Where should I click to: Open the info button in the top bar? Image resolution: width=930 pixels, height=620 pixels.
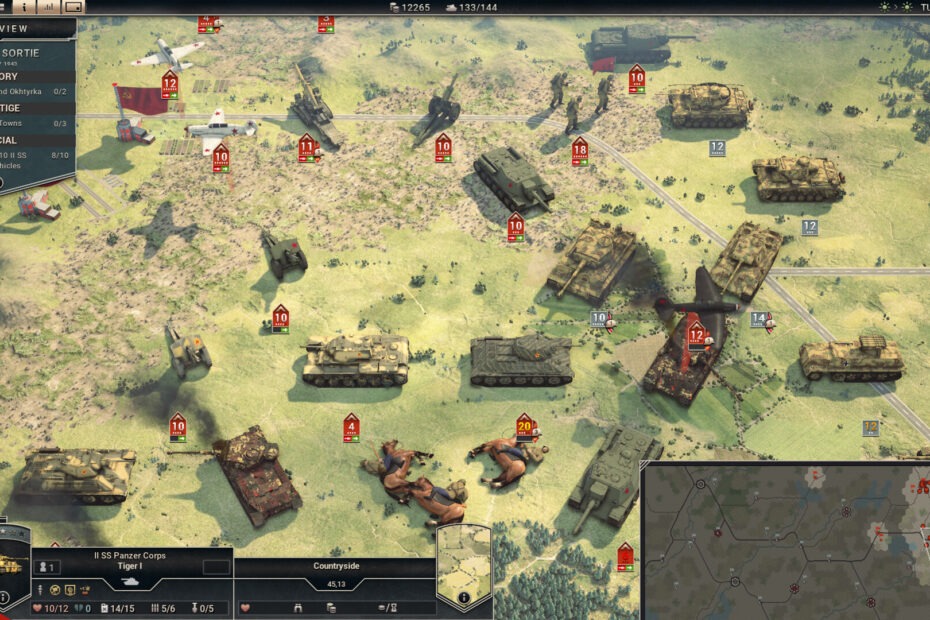(24, 6)
